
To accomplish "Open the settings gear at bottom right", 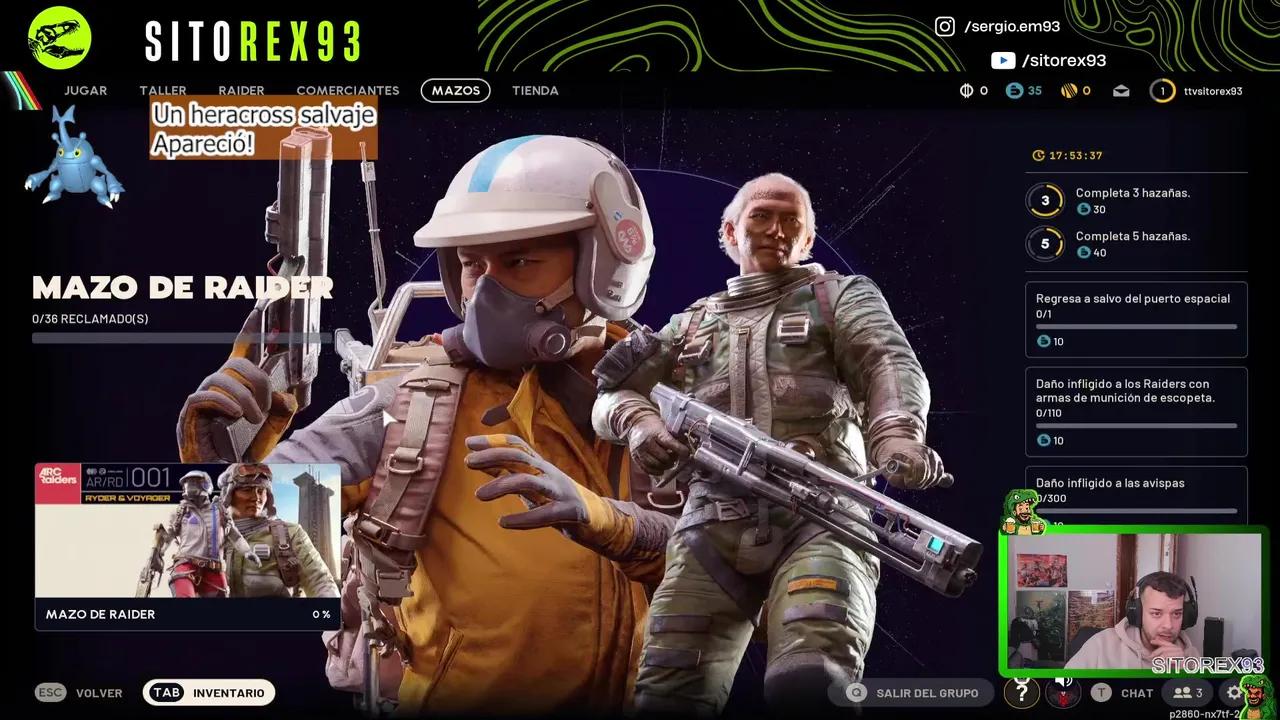I will click(1235, 692).
